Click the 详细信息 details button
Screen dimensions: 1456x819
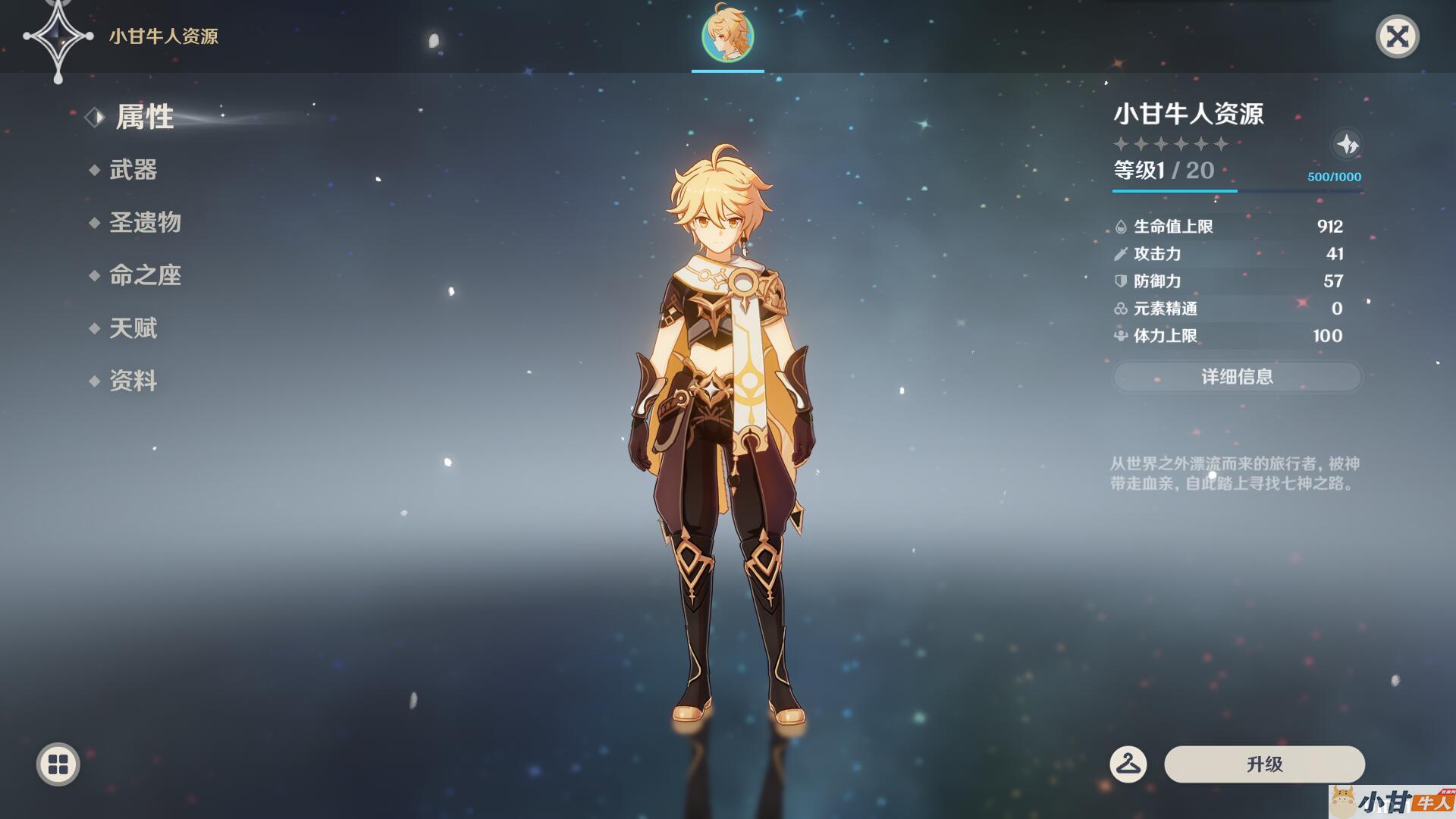(1237, 377)
